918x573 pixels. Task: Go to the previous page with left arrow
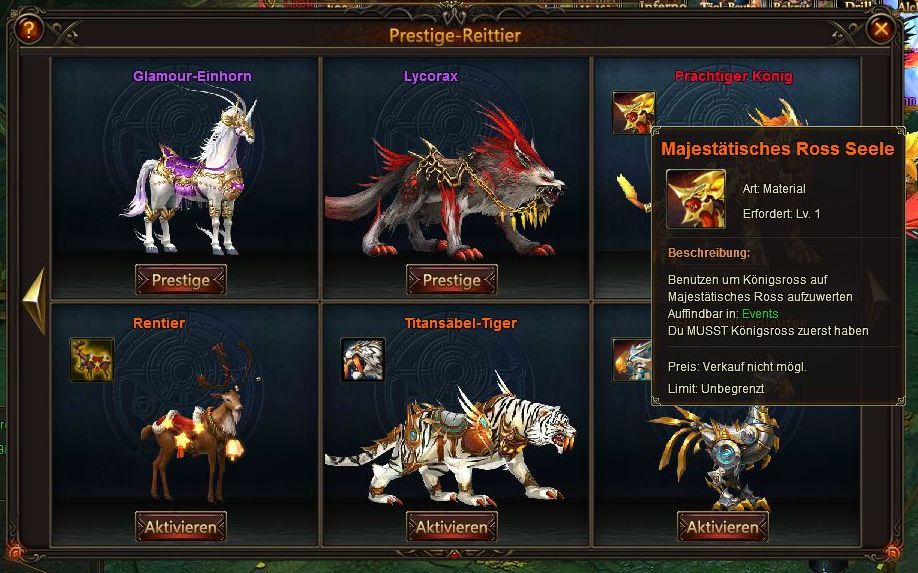(x=33, y=298)
